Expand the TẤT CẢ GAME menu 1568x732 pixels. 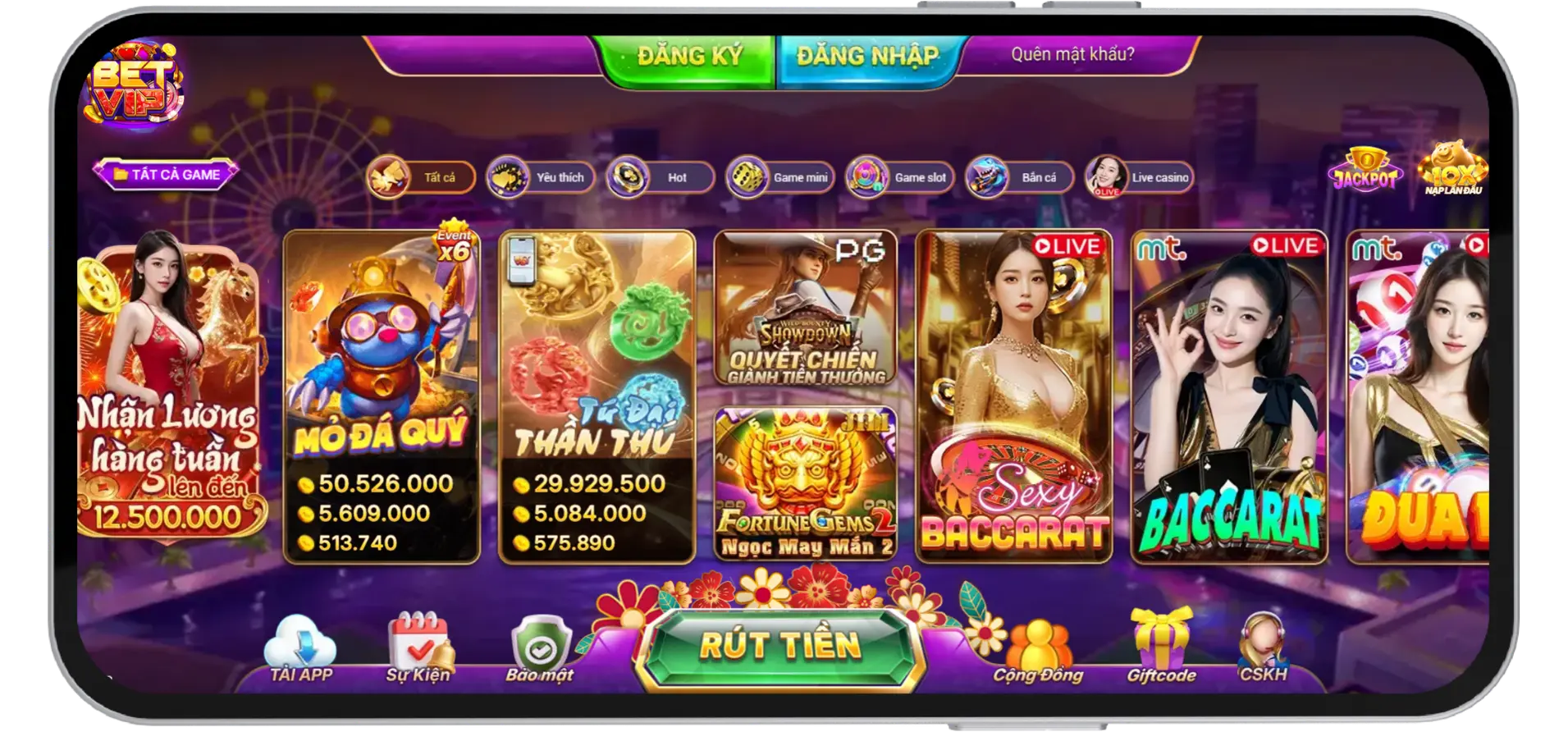(167, 173)
